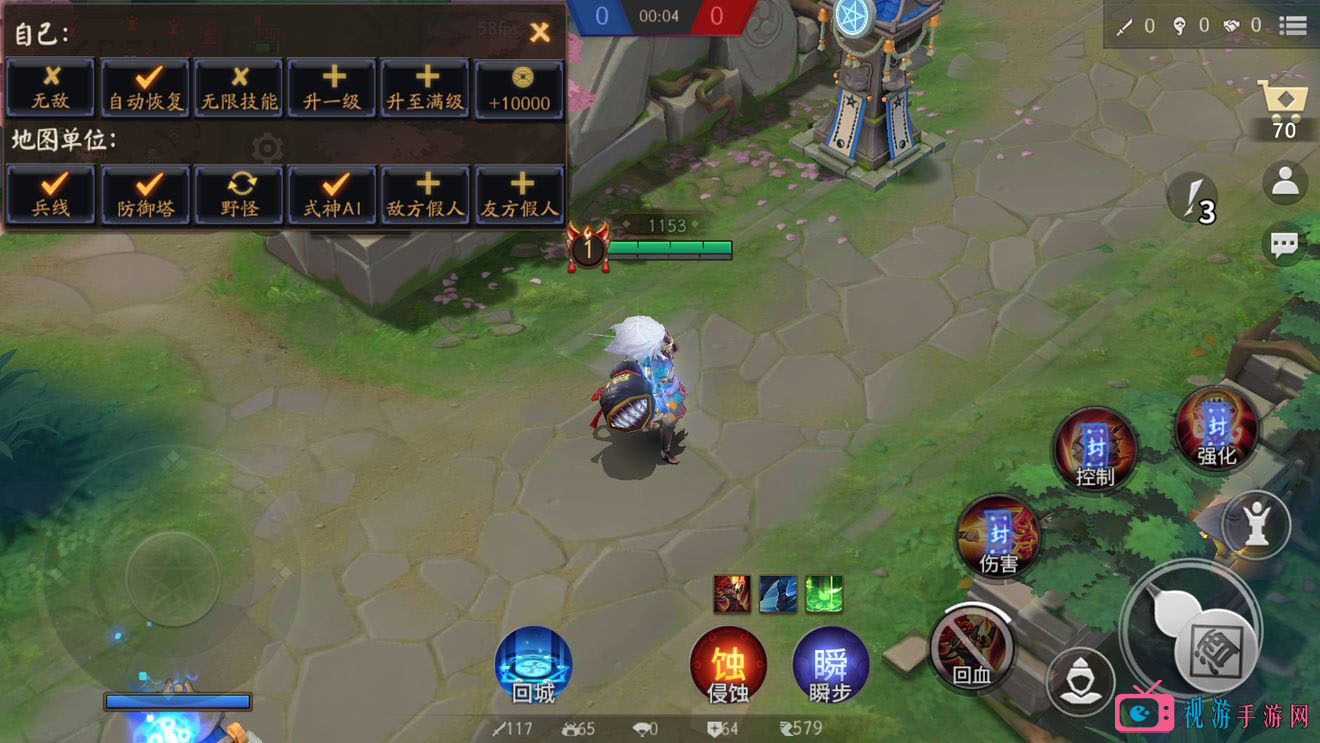1320x743 pixels.
Task: Choose 升至满级 to reach max level
Action: click(x=425, y=88)
